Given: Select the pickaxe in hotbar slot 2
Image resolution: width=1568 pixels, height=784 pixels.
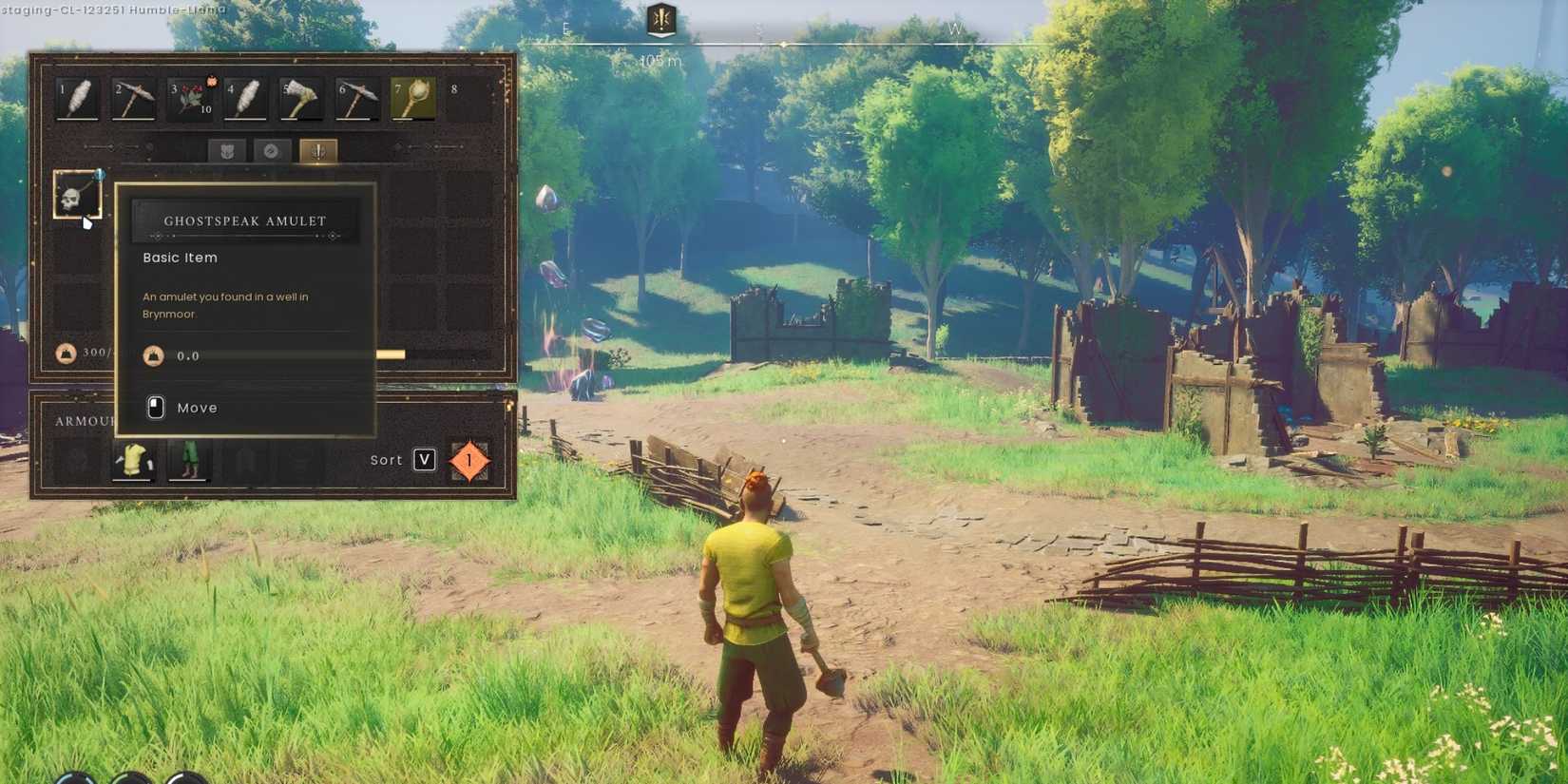Looking at the screenshot, I should pos(132,98).
